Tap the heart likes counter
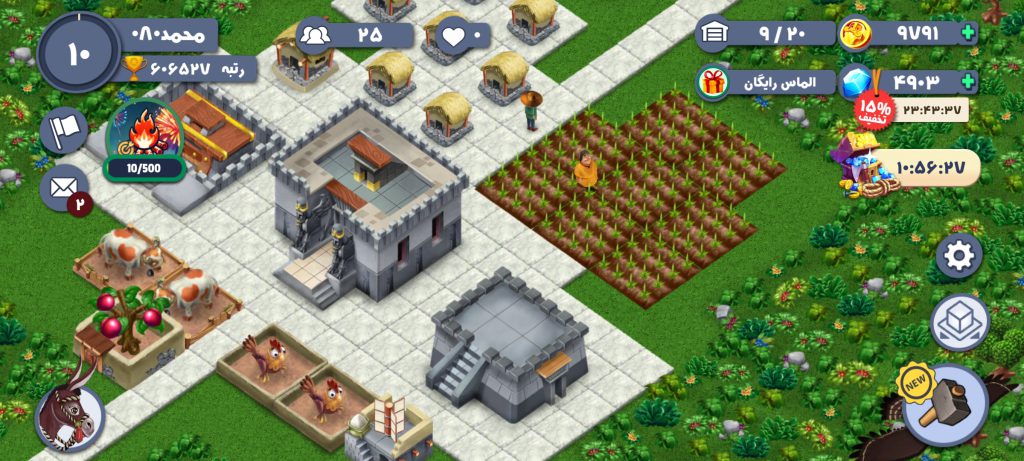 point(462,36)
